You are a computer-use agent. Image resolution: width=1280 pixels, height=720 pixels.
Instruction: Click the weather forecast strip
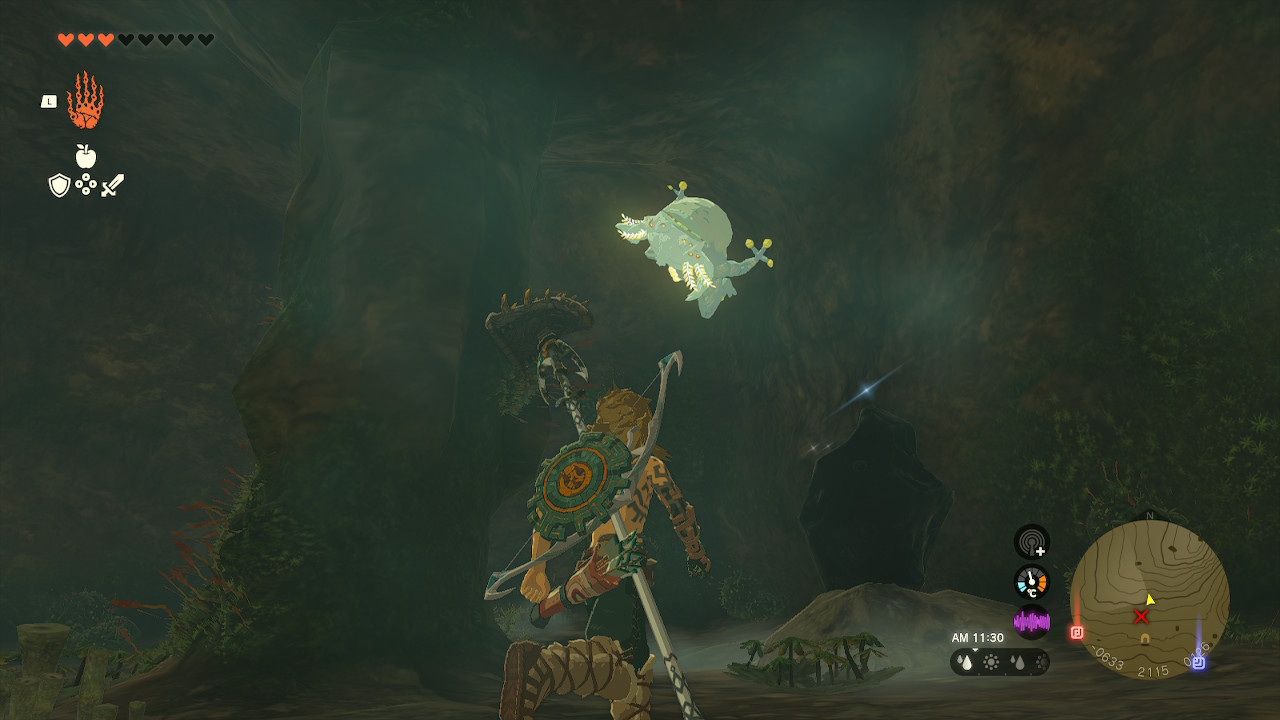[x=999, y=661]
